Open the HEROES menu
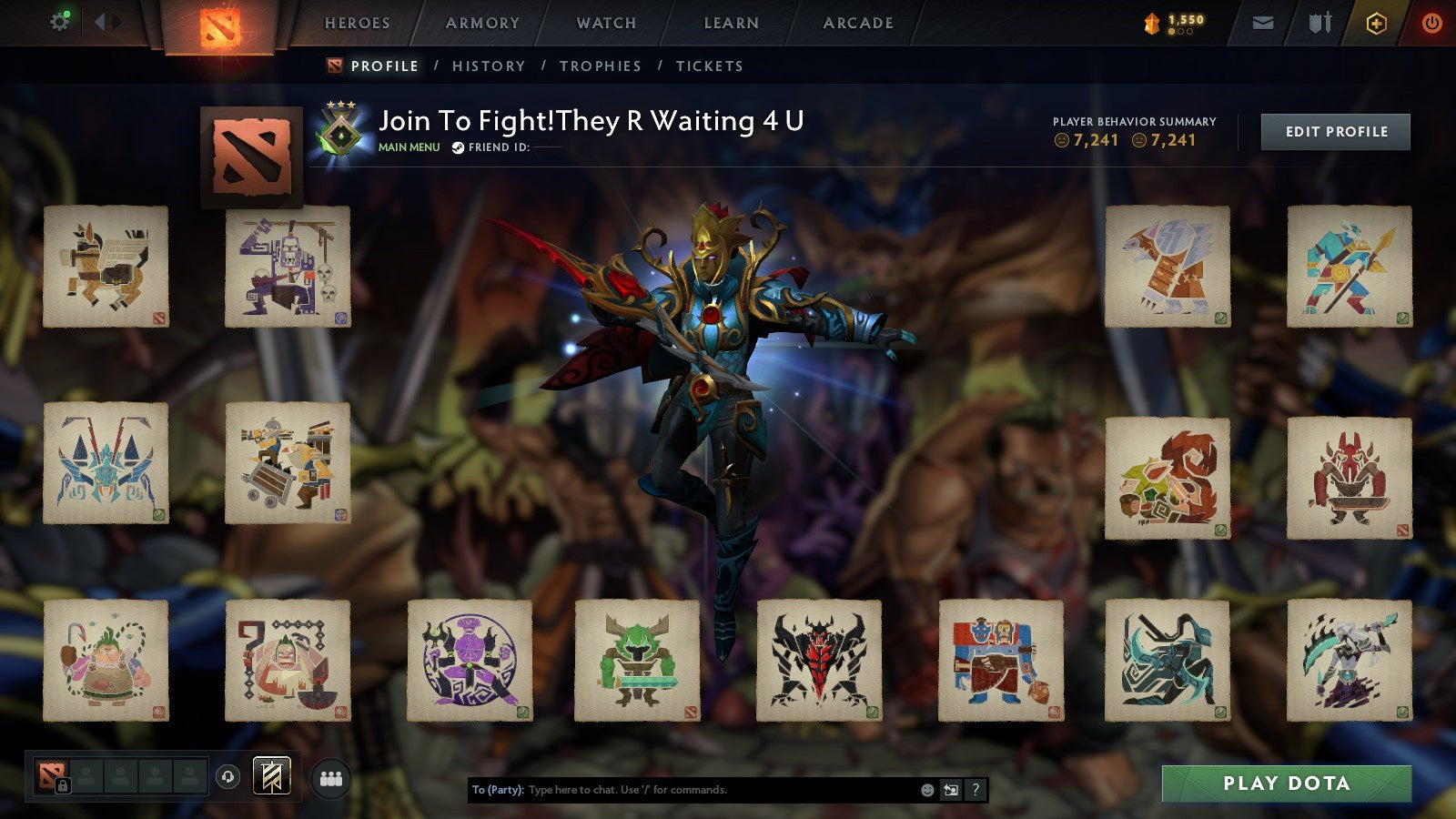 pos(359,24)
